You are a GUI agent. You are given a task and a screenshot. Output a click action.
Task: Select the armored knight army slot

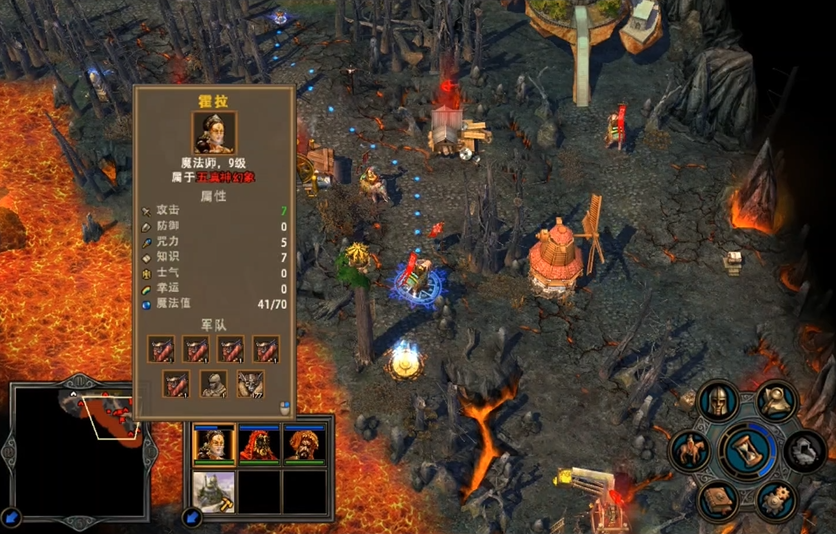pos(213,383)
